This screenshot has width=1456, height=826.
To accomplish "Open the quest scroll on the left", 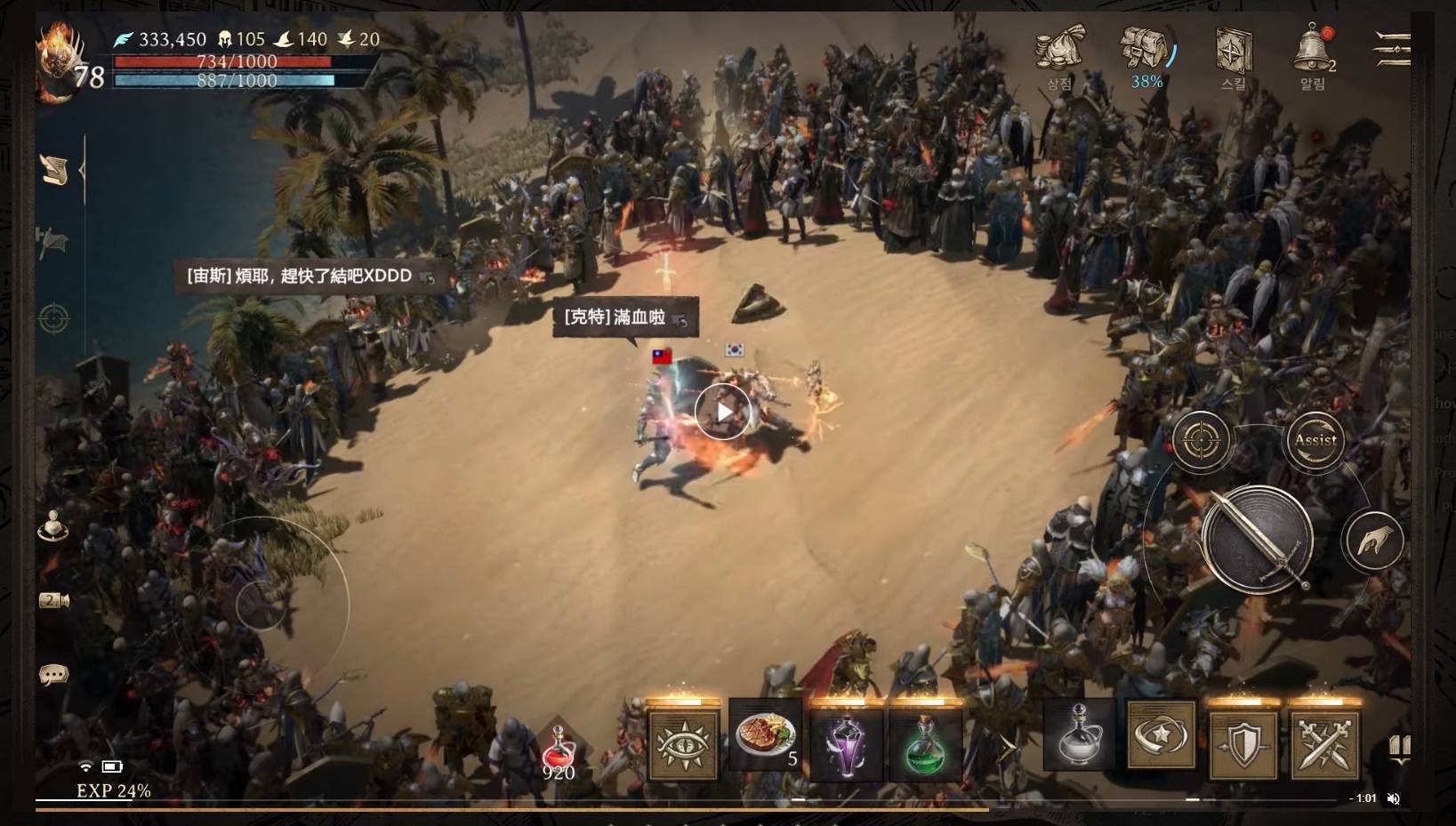I will [x=55, y=170].
